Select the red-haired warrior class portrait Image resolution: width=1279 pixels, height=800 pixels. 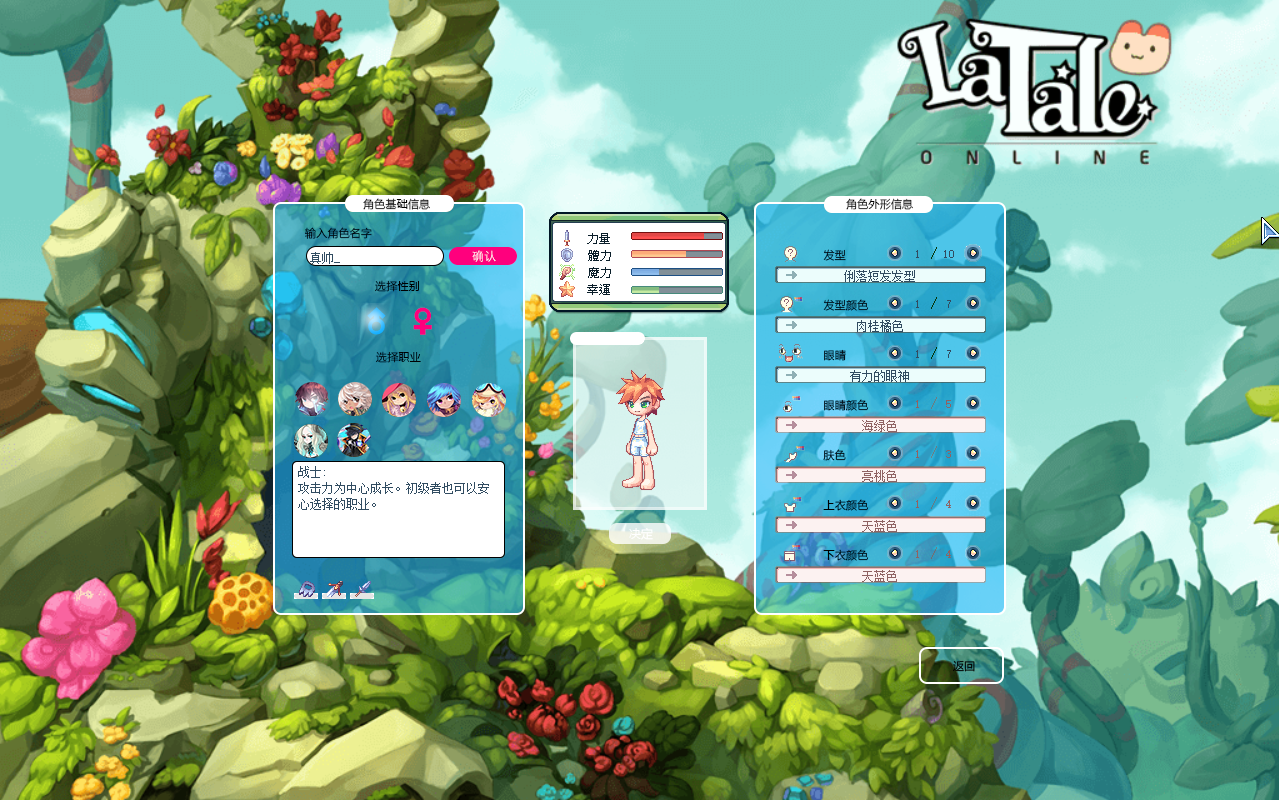[311, 400]
